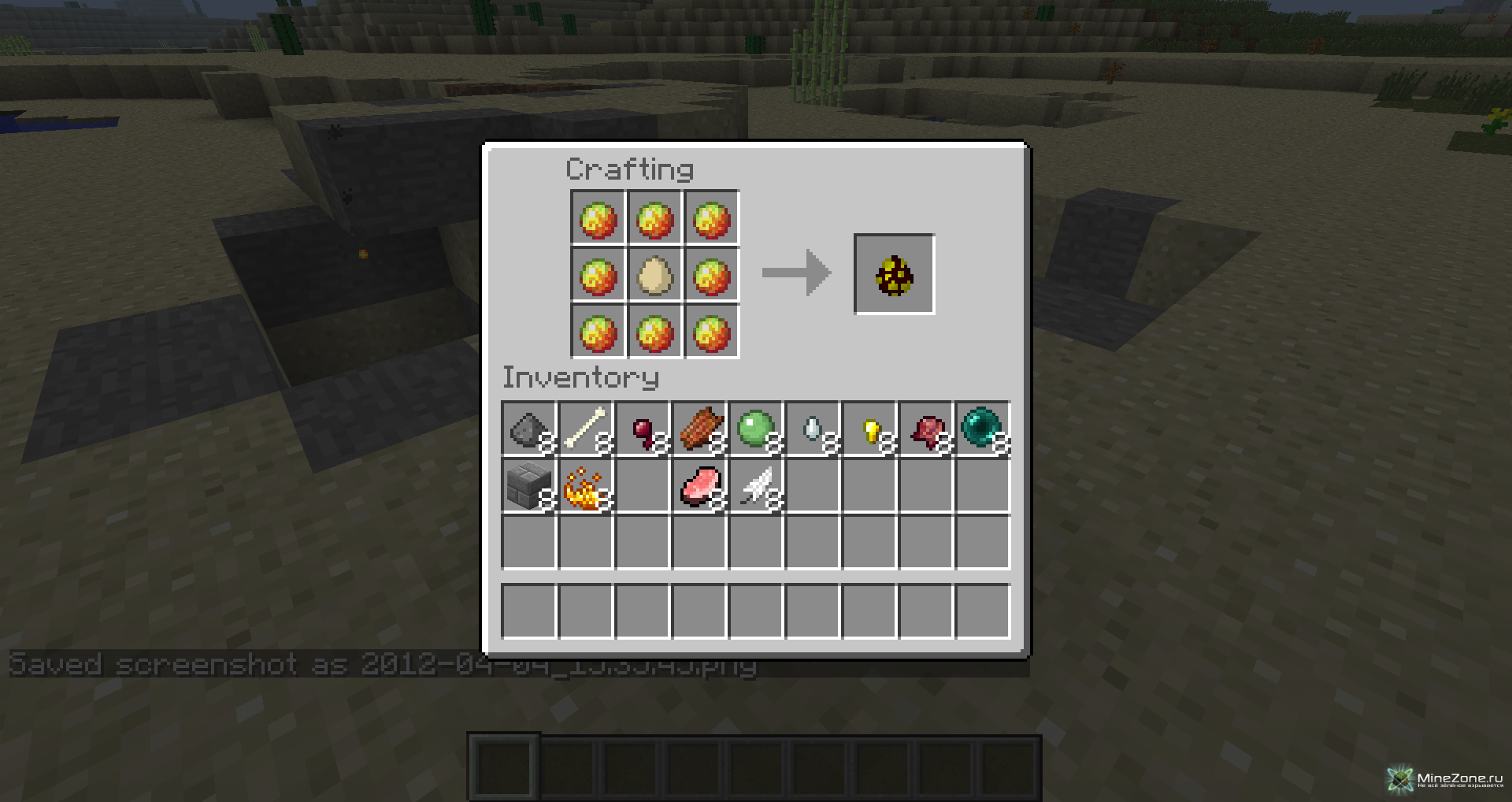Viewport: 1512px width, 802px height.
Task: Pick up the ghast tear stack
Action: click(x=813, y=429)
